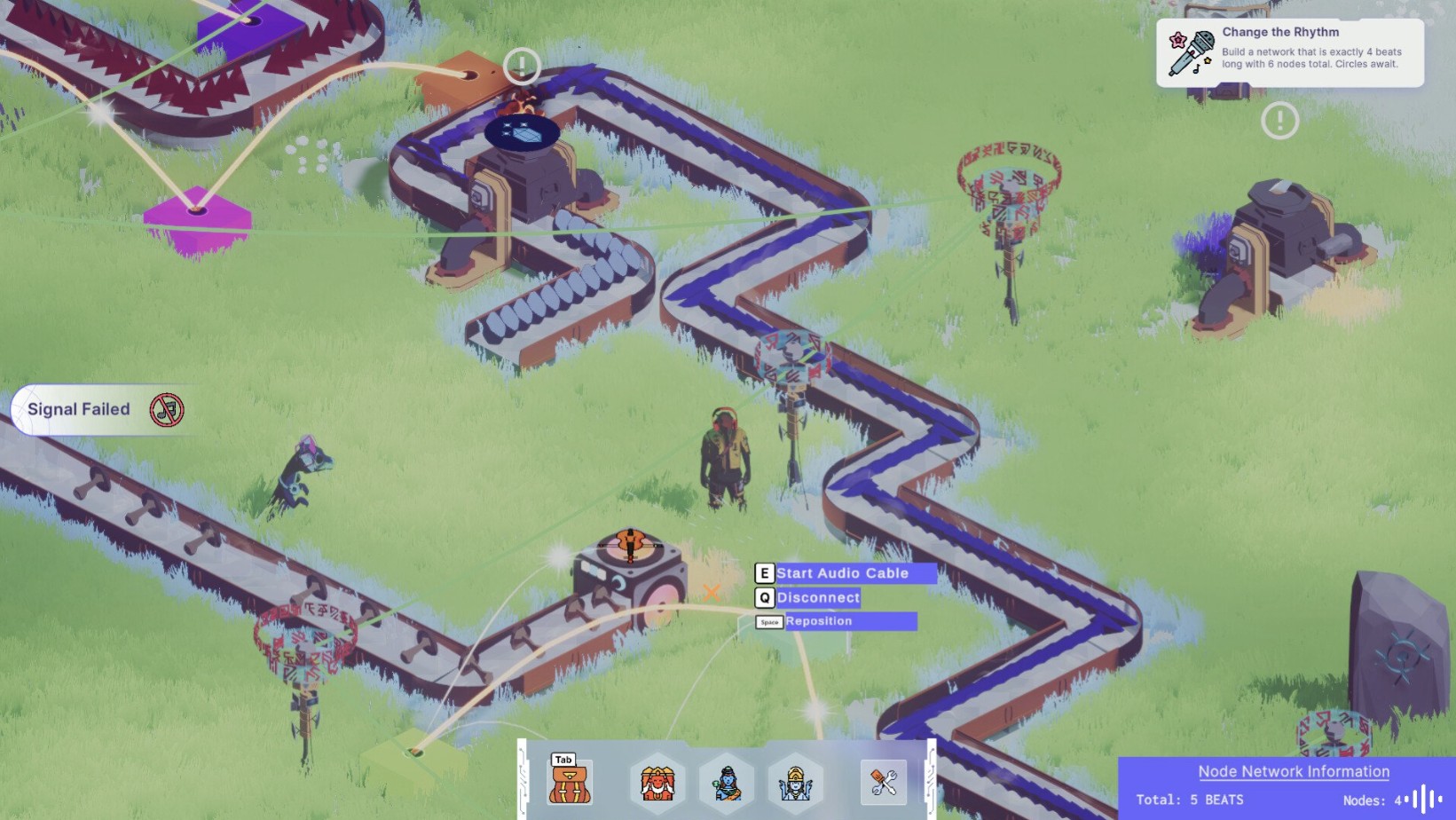The height and width of the screenshot is (820, 1456).
Task: Click the exclamation alert near top right corner
Action: [x=1279, y=119]
